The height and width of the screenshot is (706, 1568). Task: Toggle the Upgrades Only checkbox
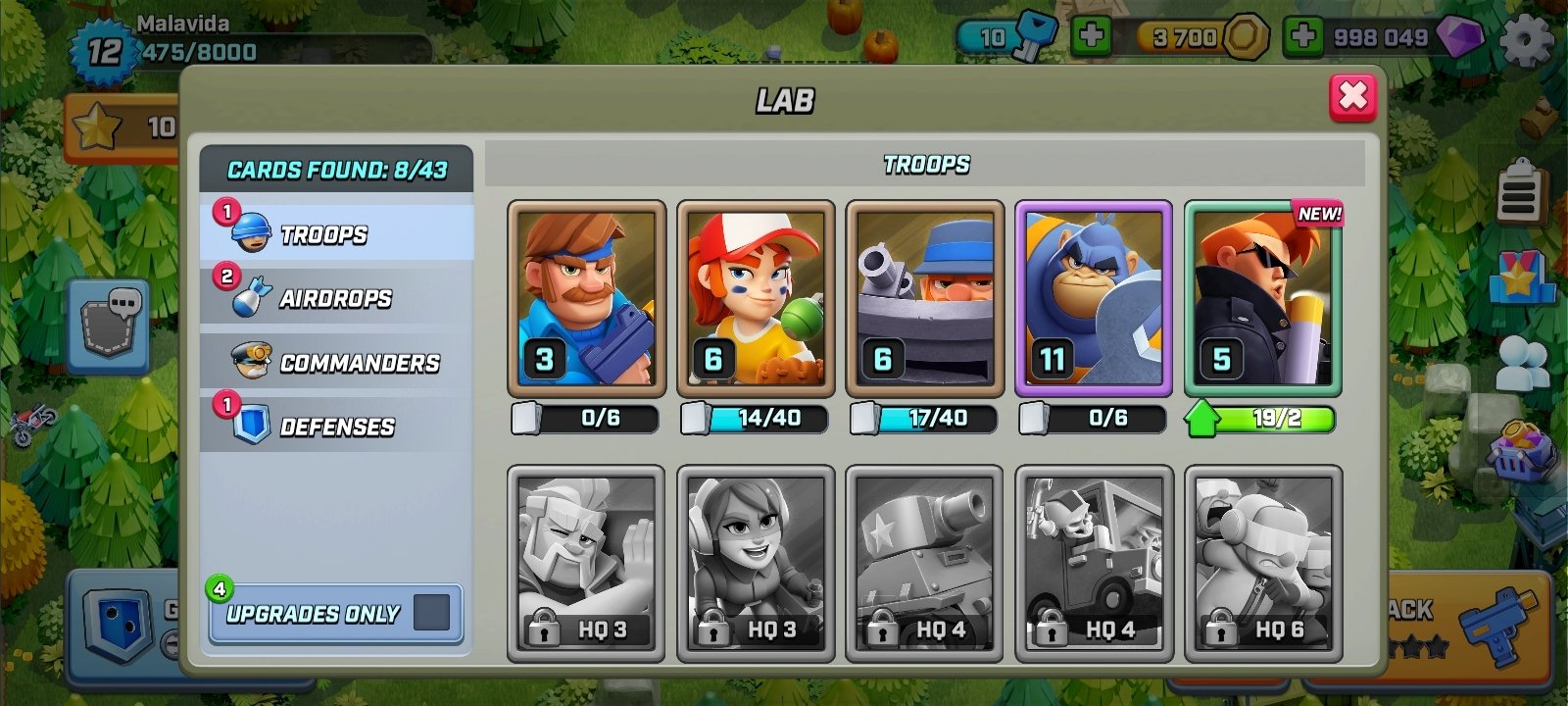(431, 613)
